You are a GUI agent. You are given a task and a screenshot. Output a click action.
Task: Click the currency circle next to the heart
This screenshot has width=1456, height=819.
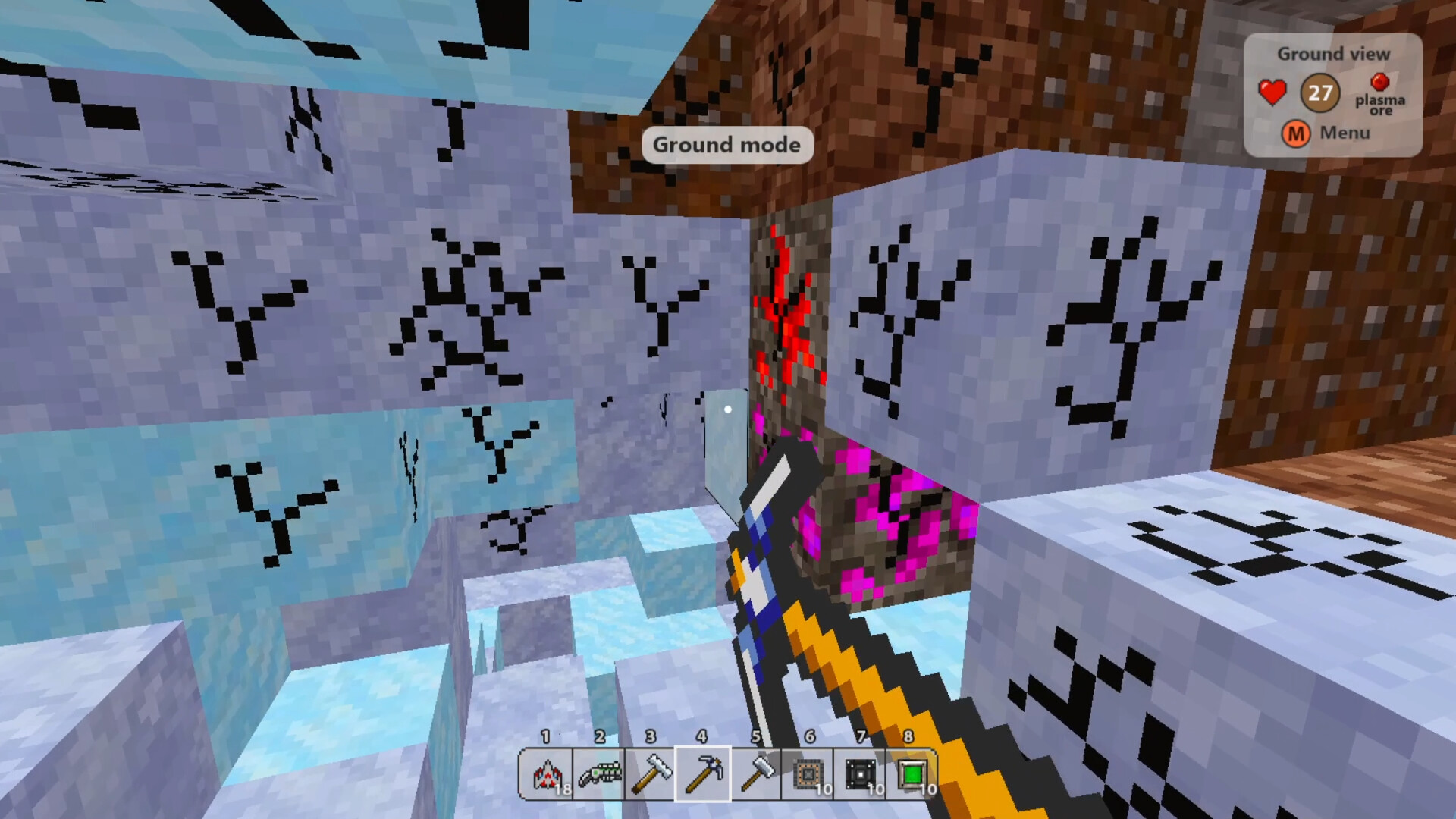coord(1319,91)
